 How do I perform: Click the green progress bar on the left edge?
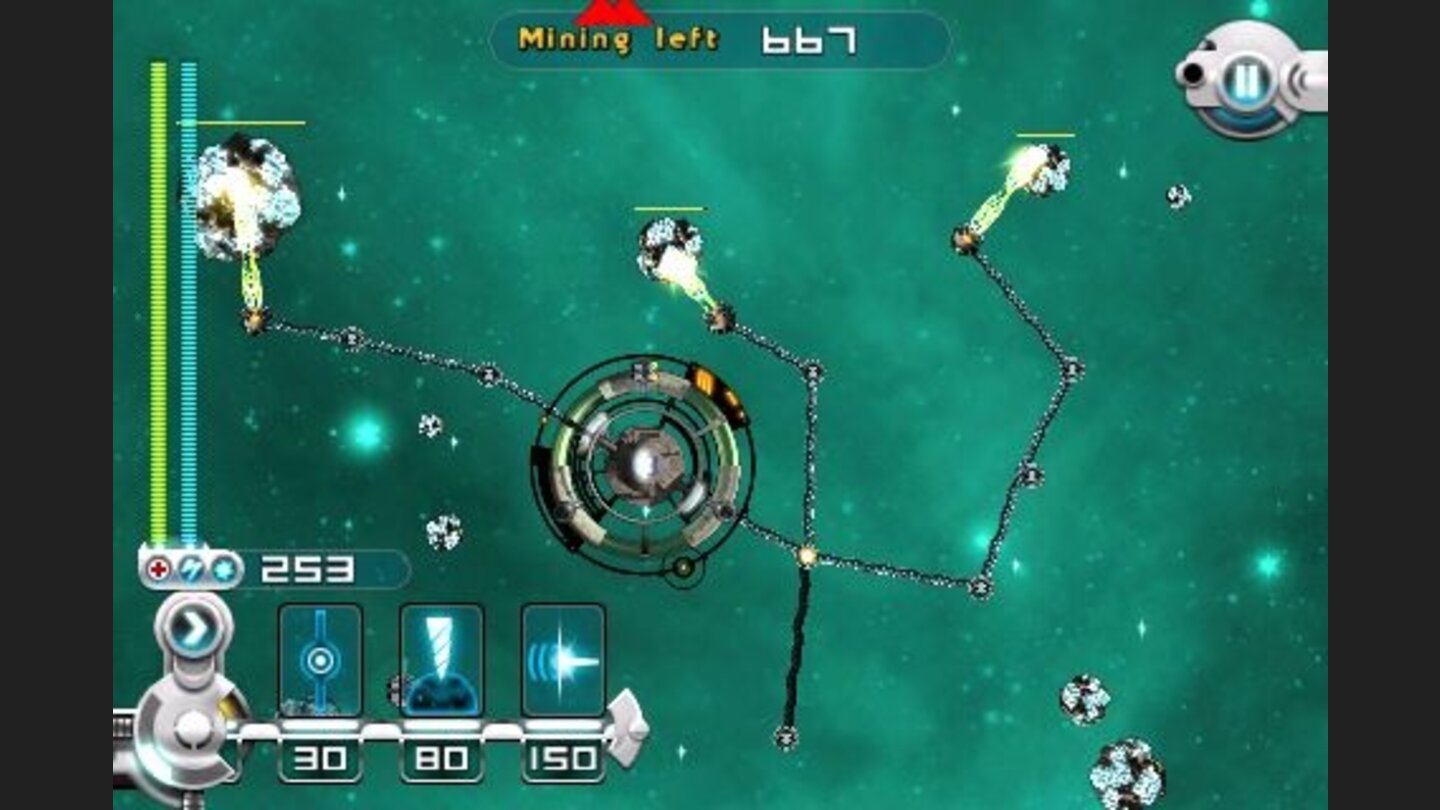click(x=157, y=300)
